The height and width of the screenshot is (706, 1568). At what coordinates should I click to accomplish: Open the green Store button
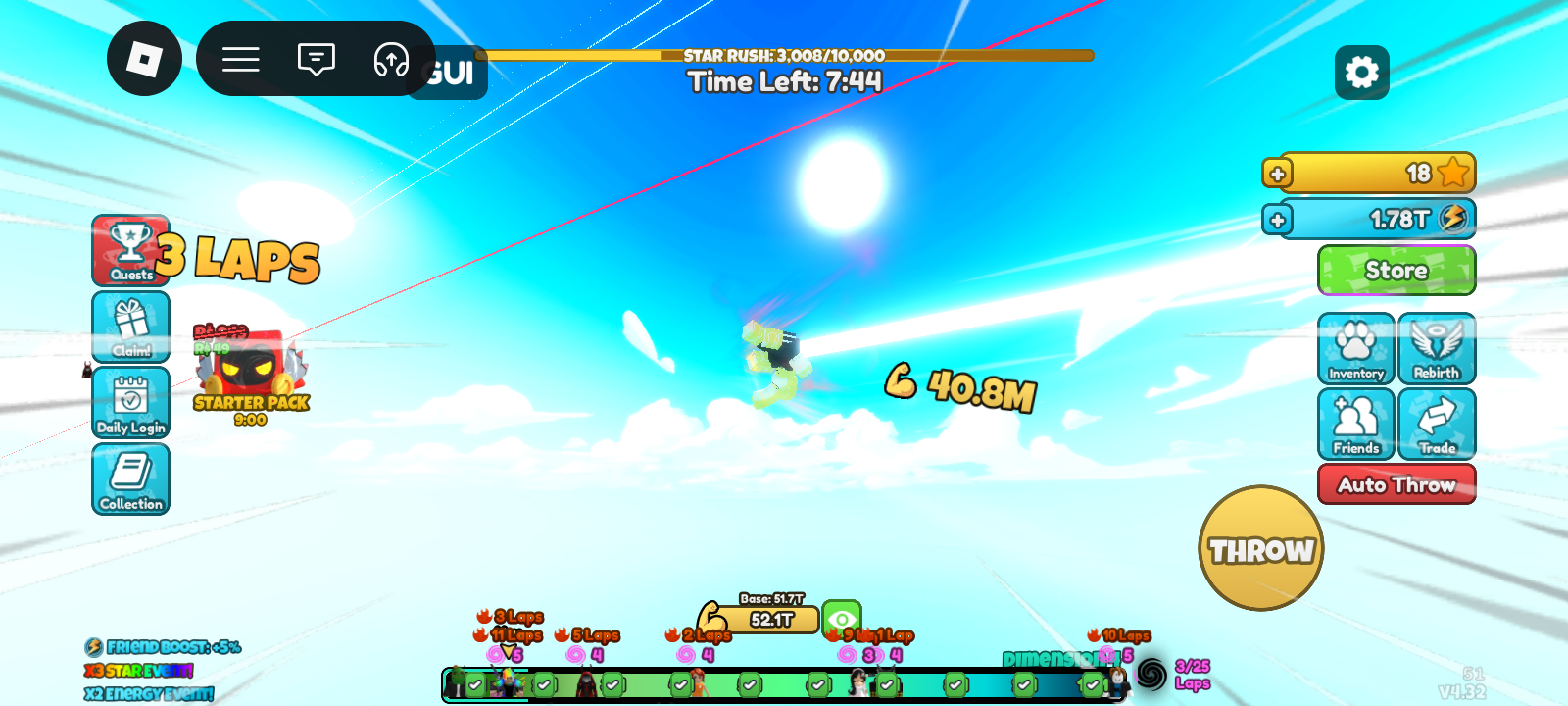coord(1396,270)
